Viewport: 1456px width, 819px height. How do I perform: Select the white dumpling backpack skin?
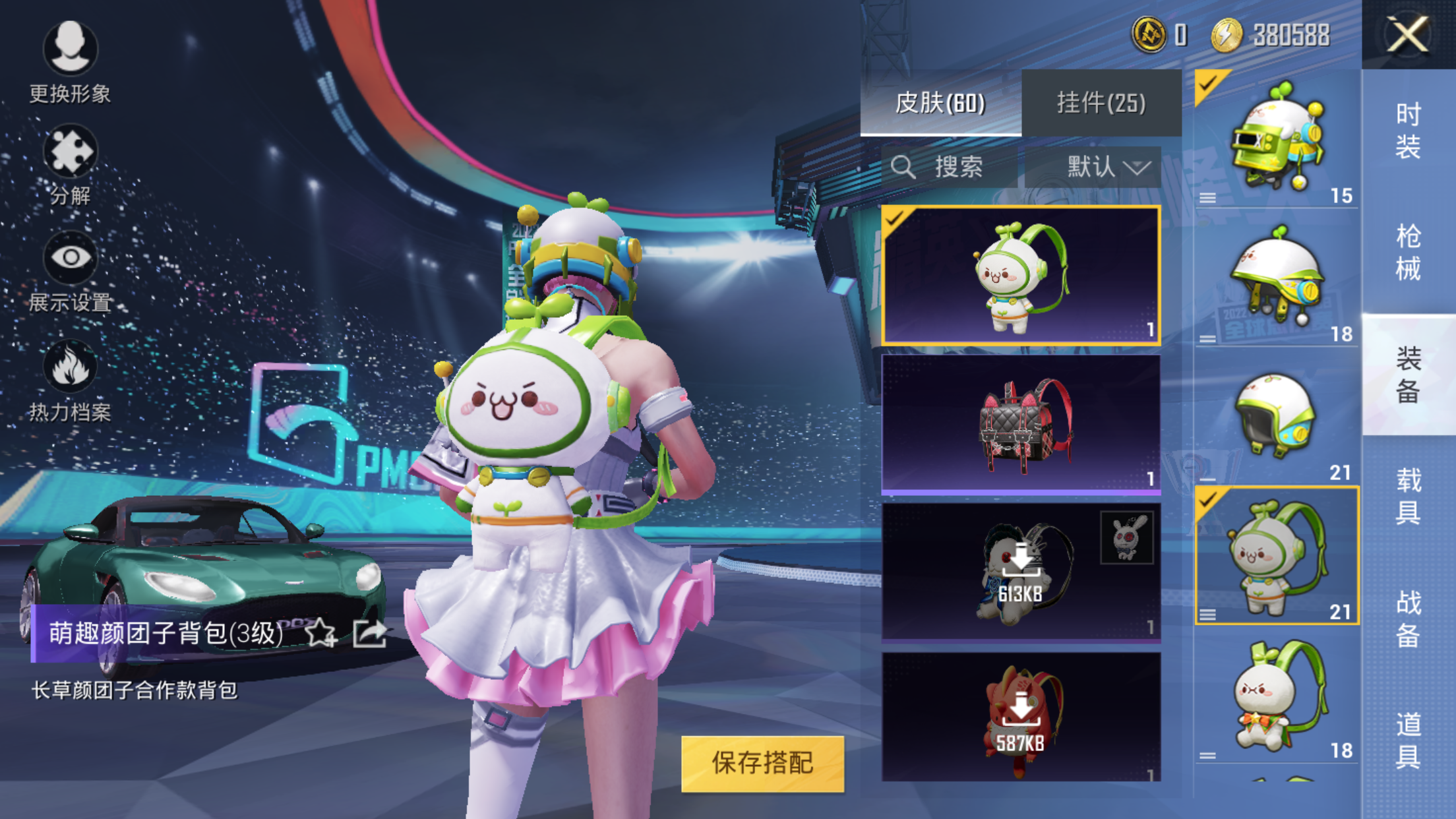point(1021,276)
